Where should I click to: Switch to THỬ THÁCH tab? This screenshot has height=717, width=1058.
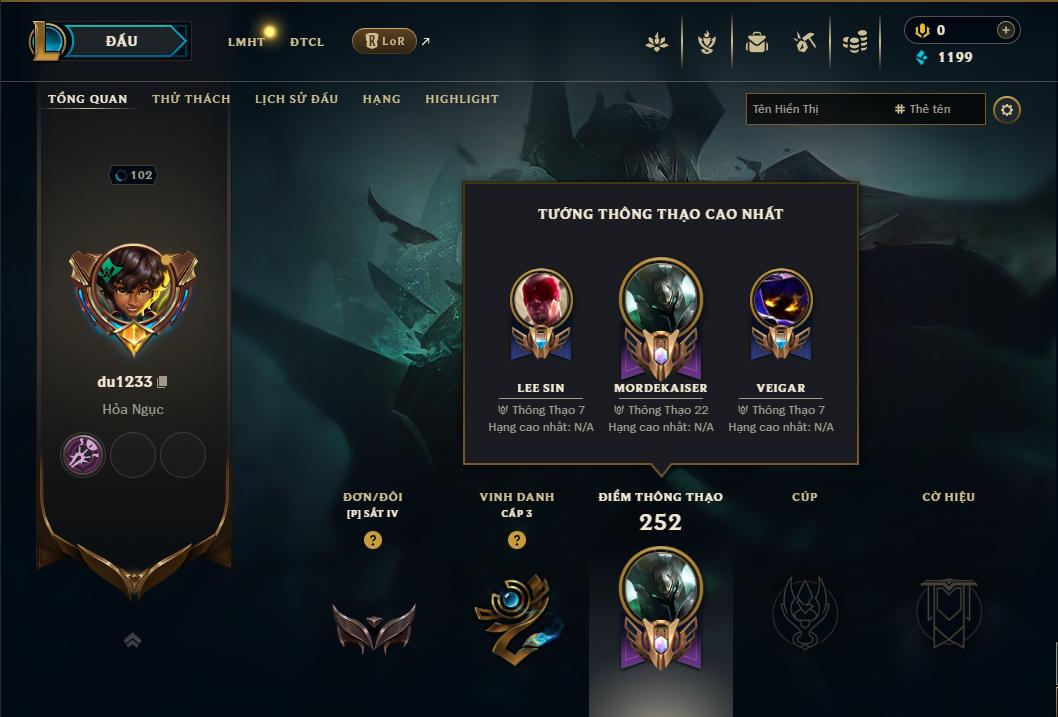[191, 99]
